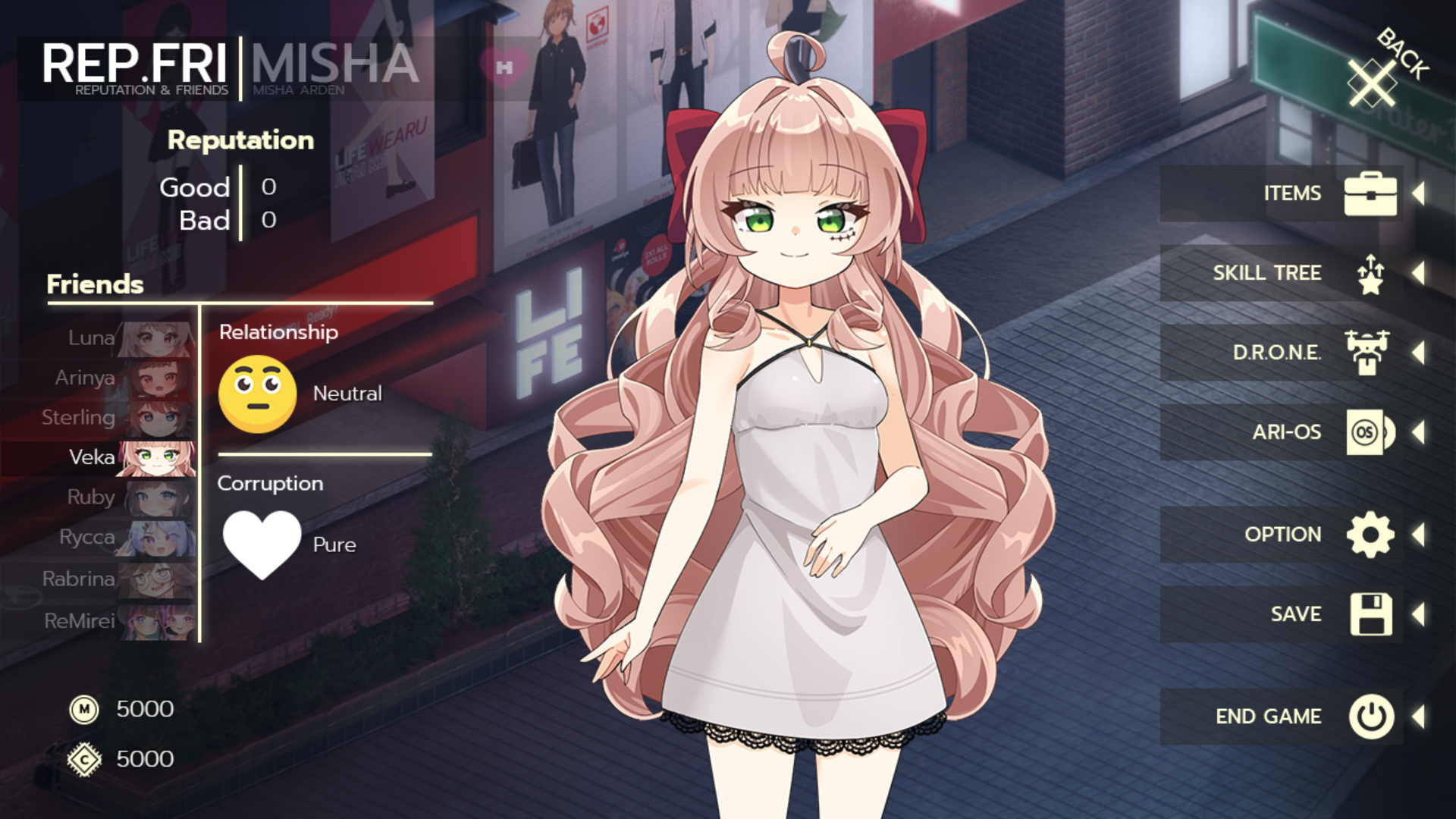Screen dimensions: 1456x819
Task: Select the Skill Tree star icon
Action: click(x=1370, y=273)
